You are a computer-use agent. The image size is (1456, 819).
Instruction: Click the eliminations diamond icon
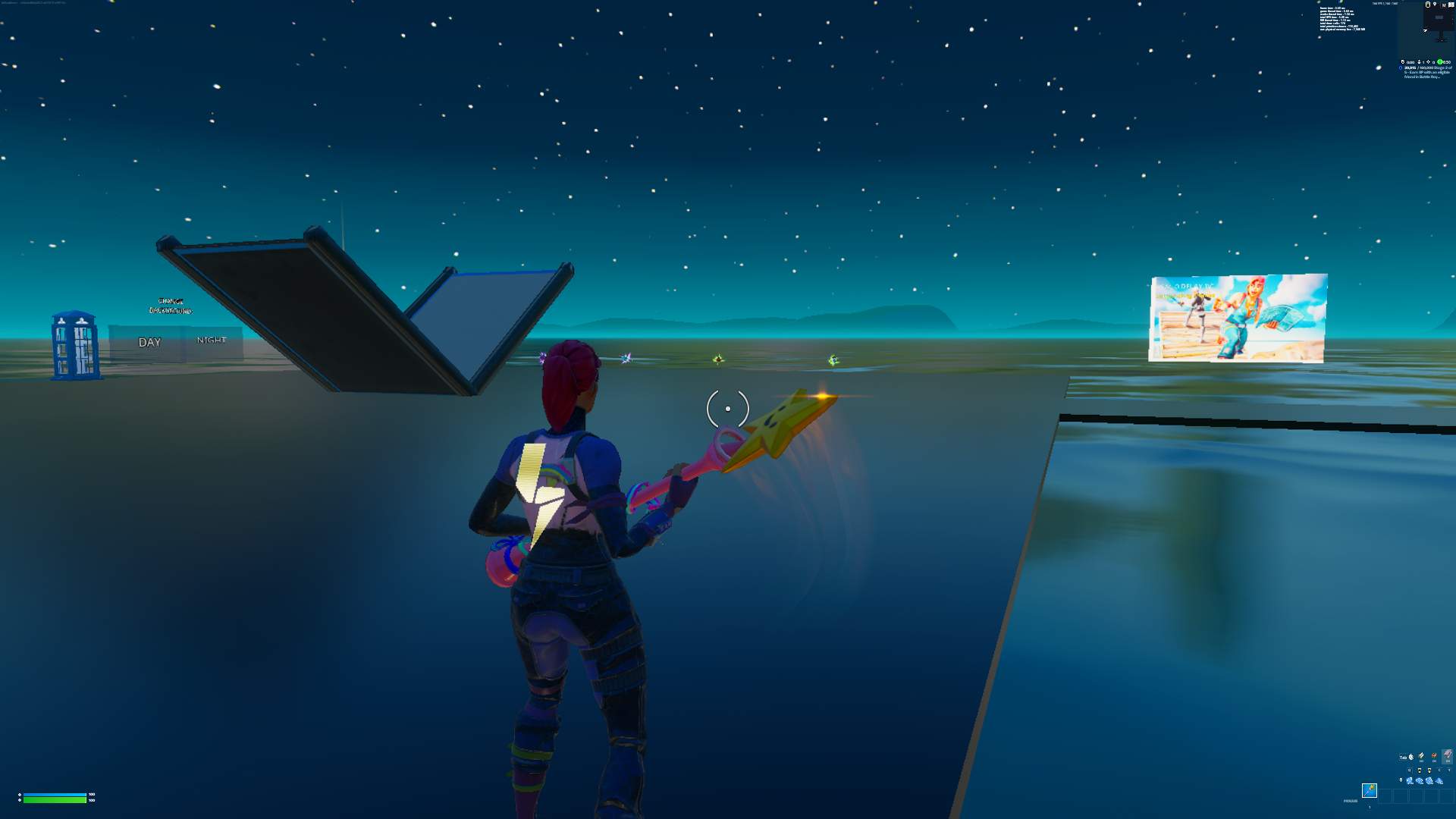tap(1429, 62)
